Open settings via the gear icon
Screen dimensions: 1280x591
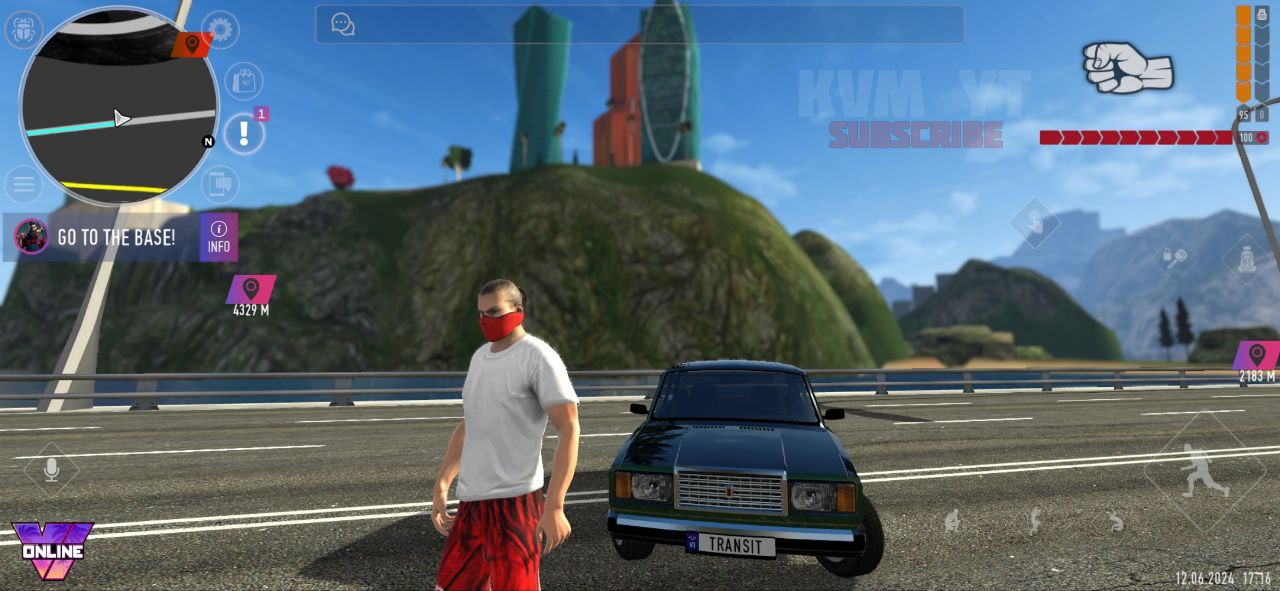coord(220,30)
